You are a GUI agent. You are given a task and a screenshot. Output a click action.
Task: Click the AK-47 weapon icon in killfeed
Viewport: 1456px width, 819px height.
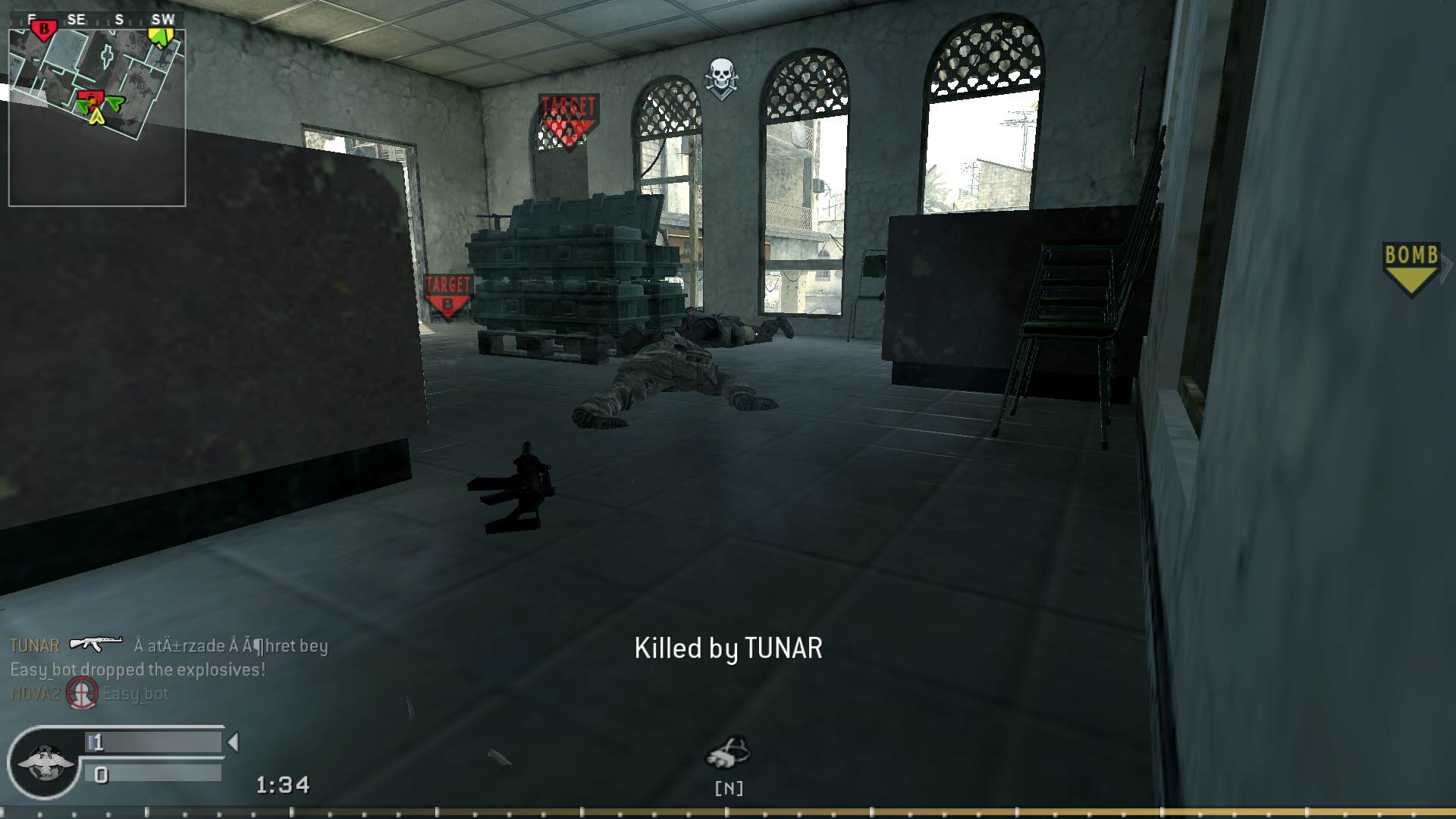[x=95, y=645]
